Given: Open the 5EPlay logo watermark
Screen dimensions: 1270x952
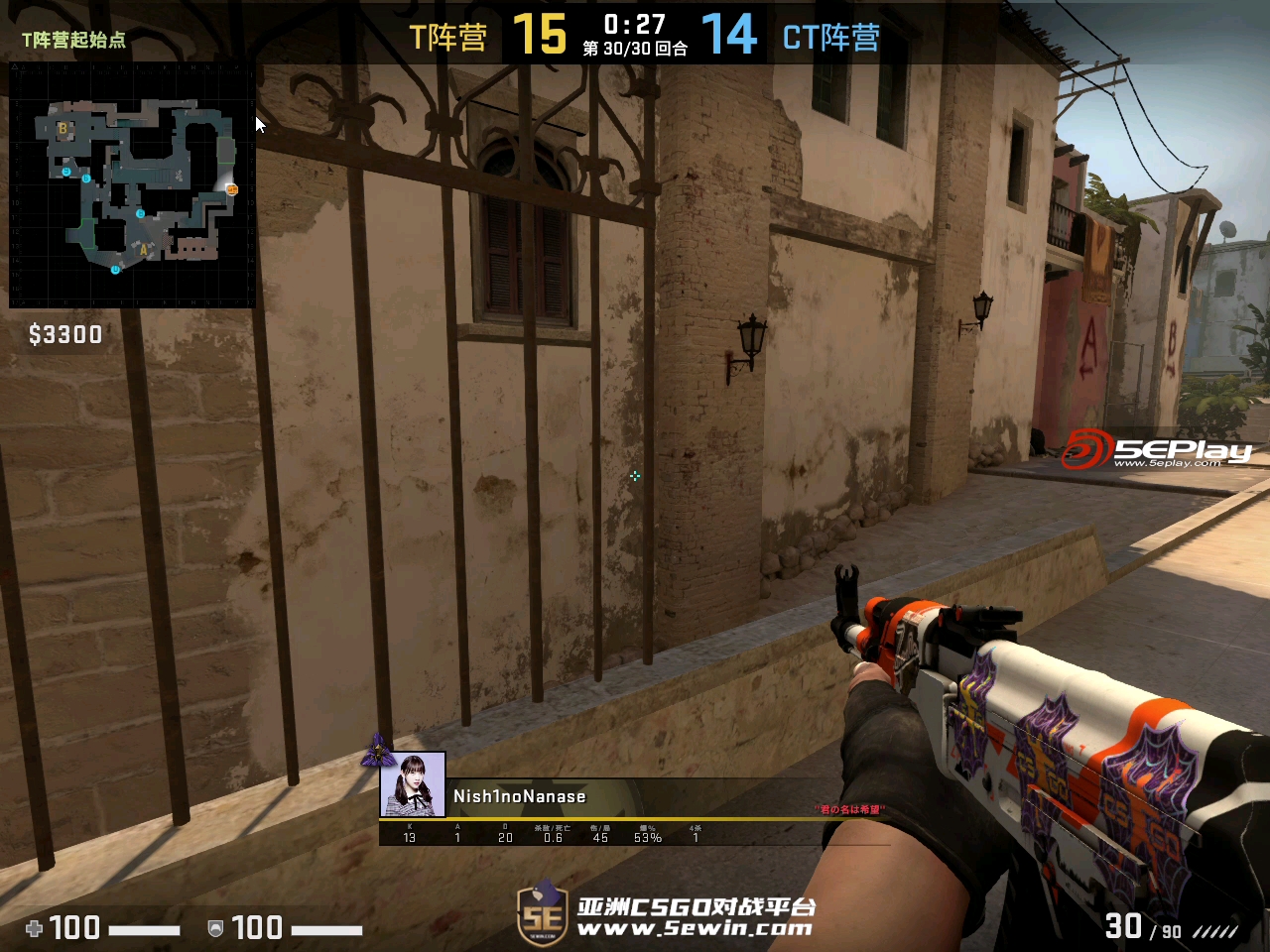Looking at the screenshot, I should [1157, 449].
